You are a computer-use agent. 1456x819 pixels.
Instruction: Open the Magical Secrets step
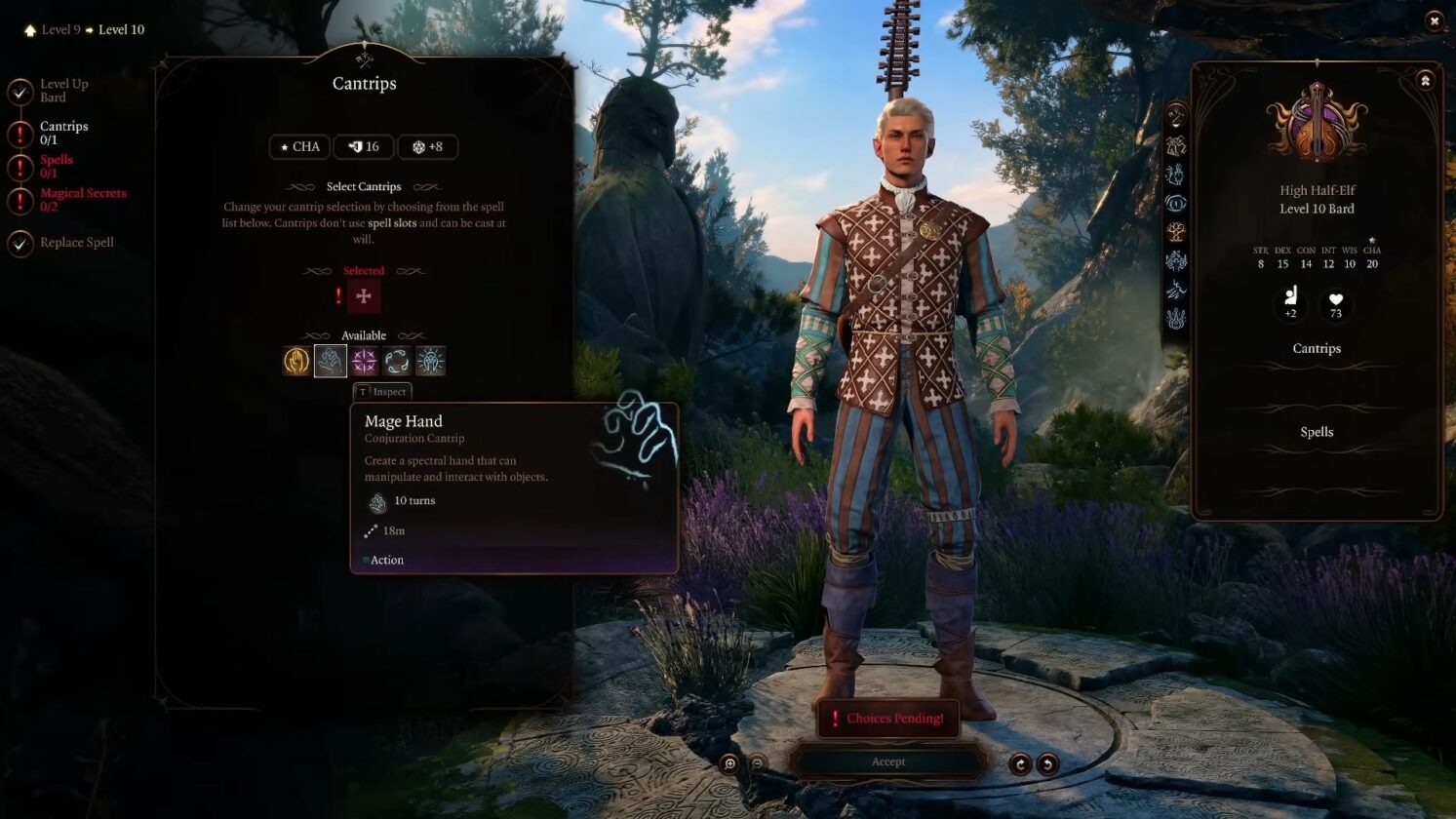point(82,199)
